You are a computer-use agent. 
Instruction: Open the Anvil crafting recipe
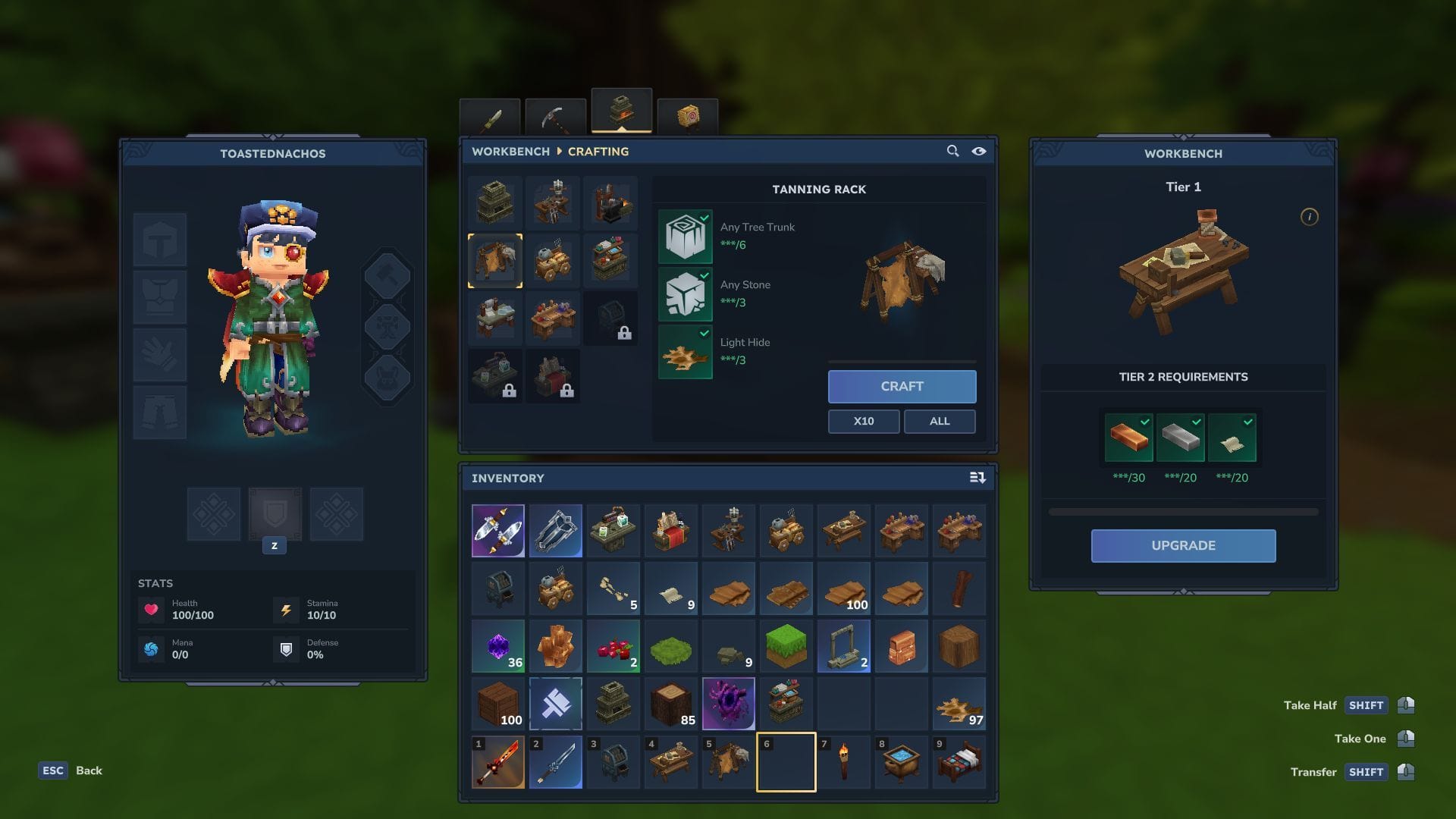click(x=612, y=202)
